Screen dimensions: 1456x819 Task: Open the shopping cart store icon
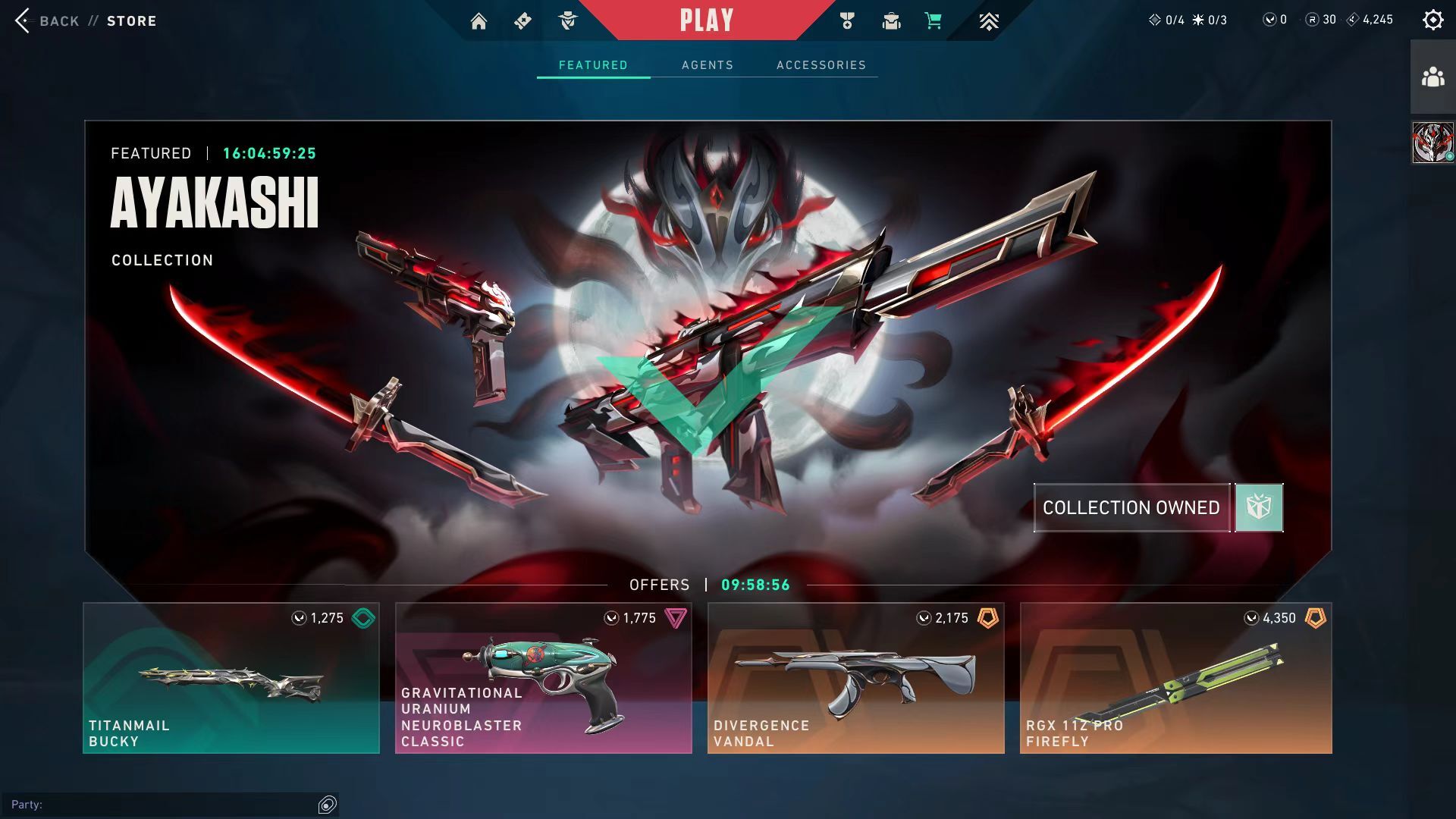[934, 21]
